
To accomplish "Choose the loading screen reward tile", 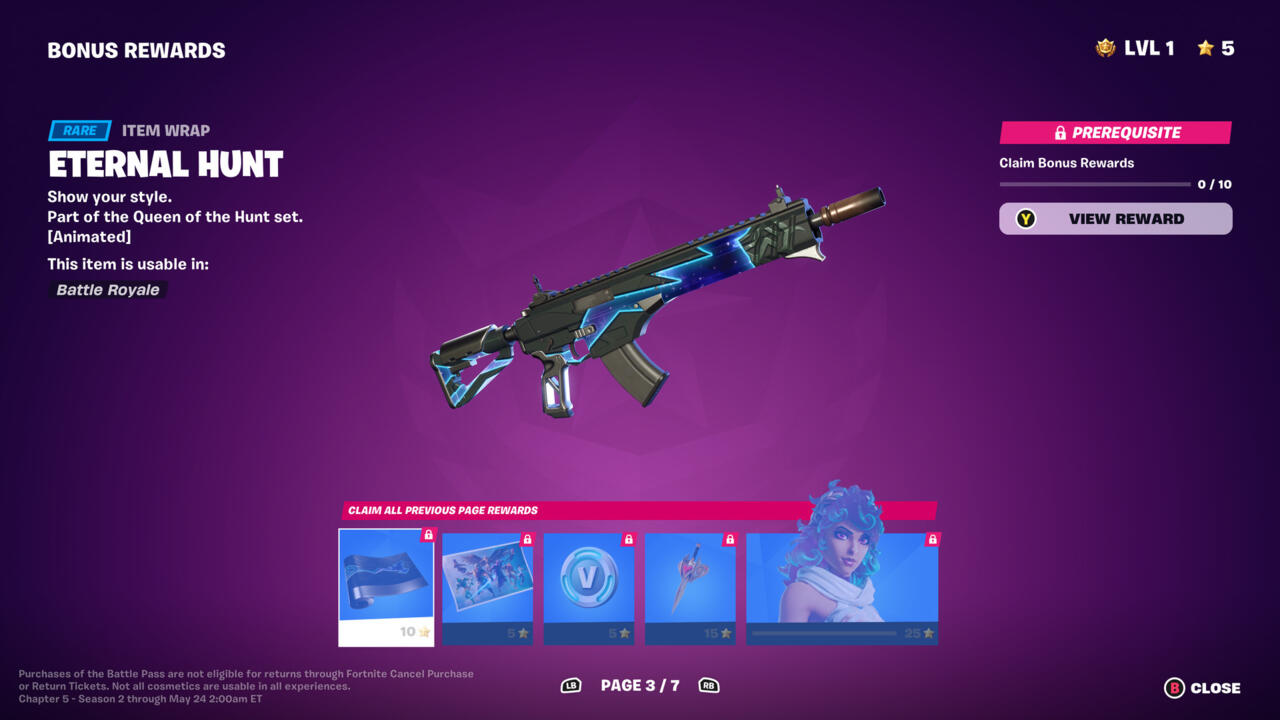I will click(487, 588).
